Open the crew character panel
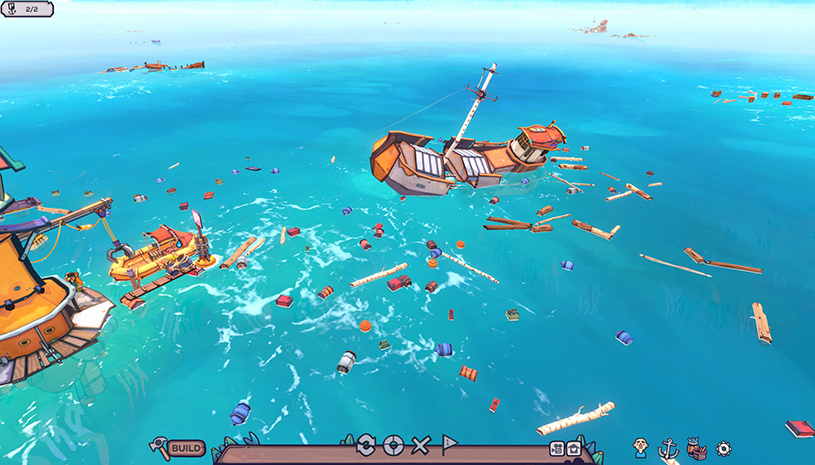The image size is (815, 465). [x=641, y=448]
